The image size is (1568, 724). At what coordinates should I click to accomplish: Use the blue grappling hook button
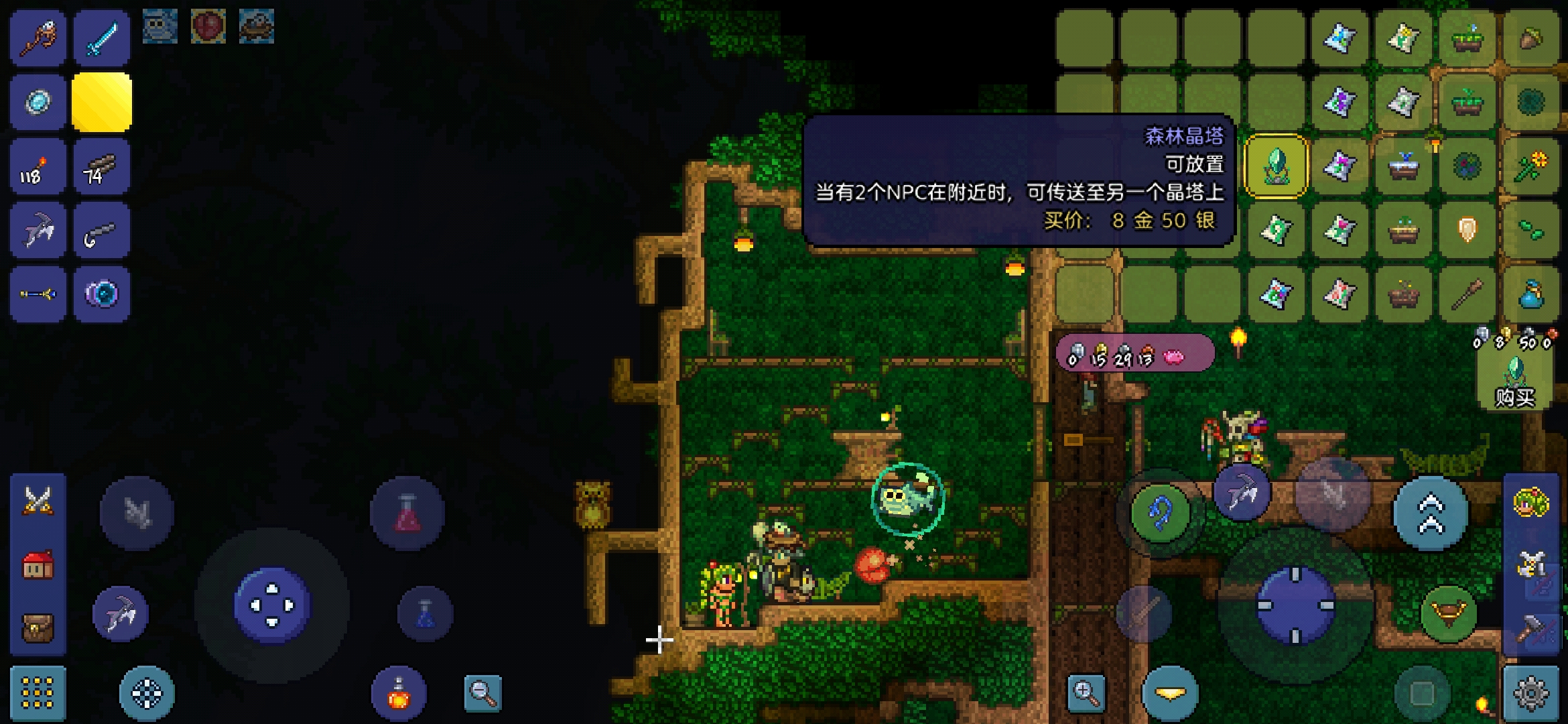click(x=1161, y=513)
